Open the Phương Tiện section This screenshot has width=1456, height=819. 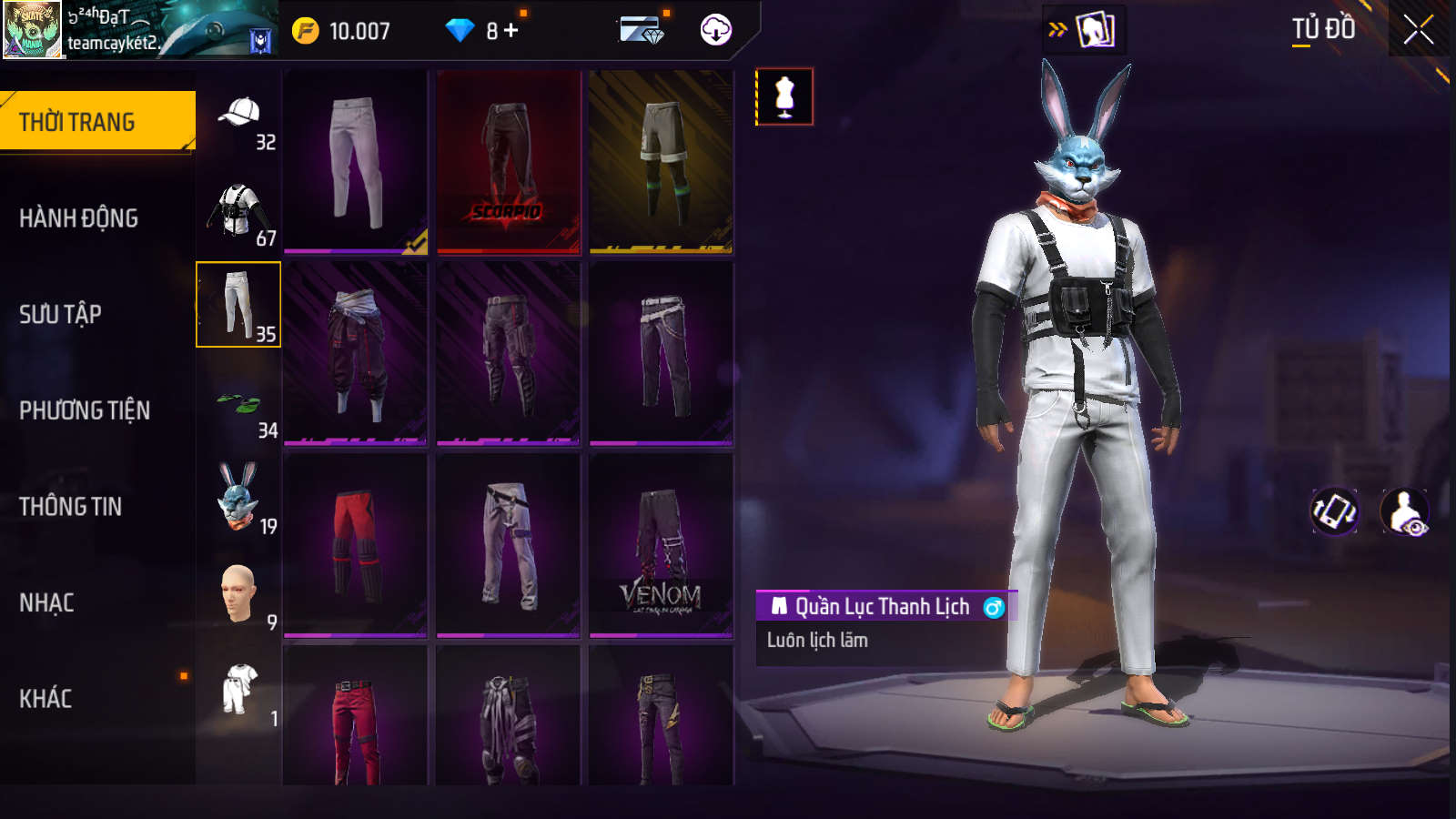pyautogui.click(x=85, y=410)
